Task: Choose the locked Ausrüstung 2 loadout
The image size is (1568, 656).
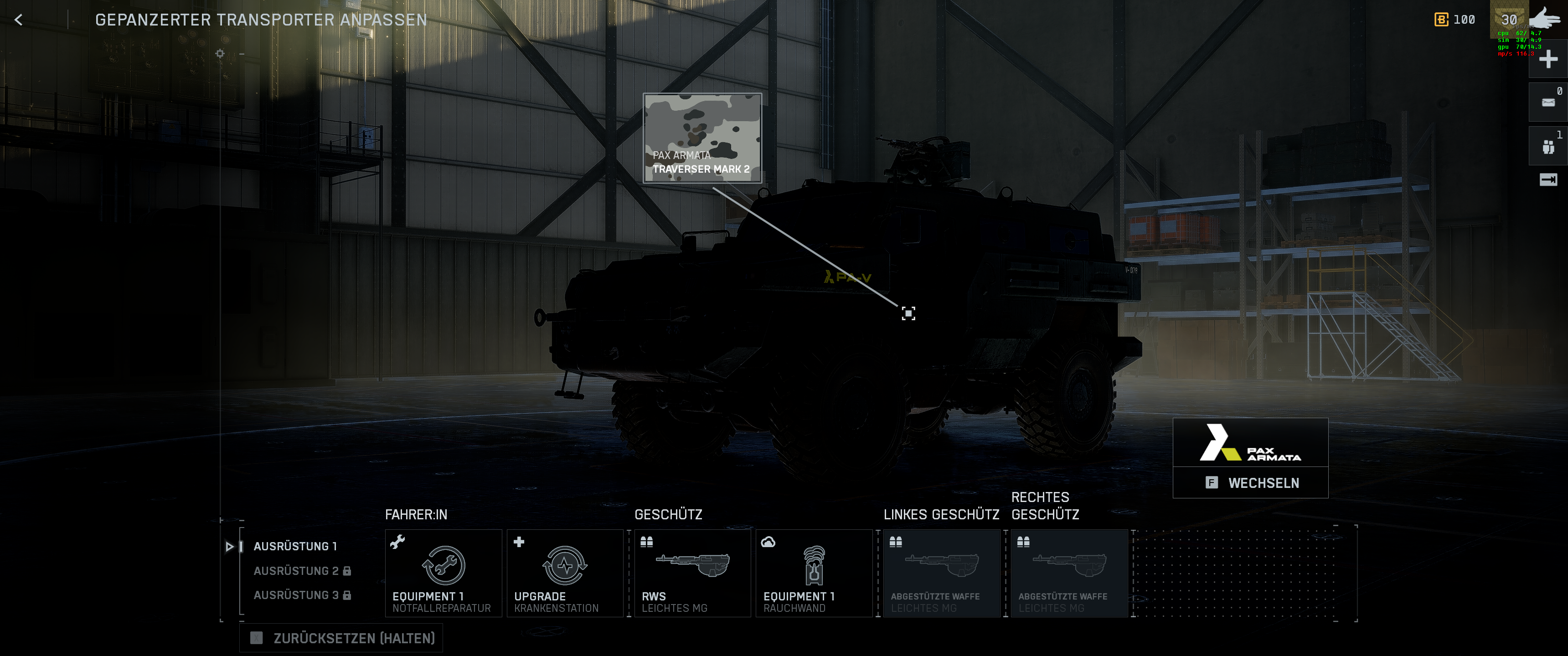Action: click(301, 570)
